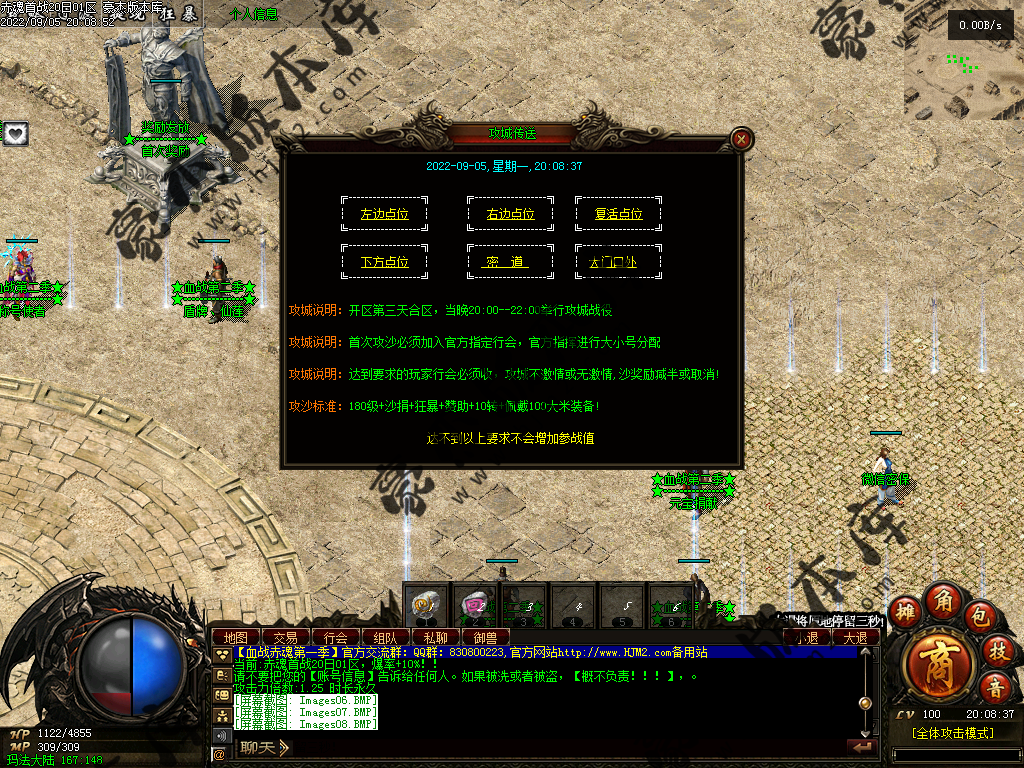1024x768 pixels.
Task: Select the 复活点位 destination
Action: pyautogui.click(x=618, y=214)
